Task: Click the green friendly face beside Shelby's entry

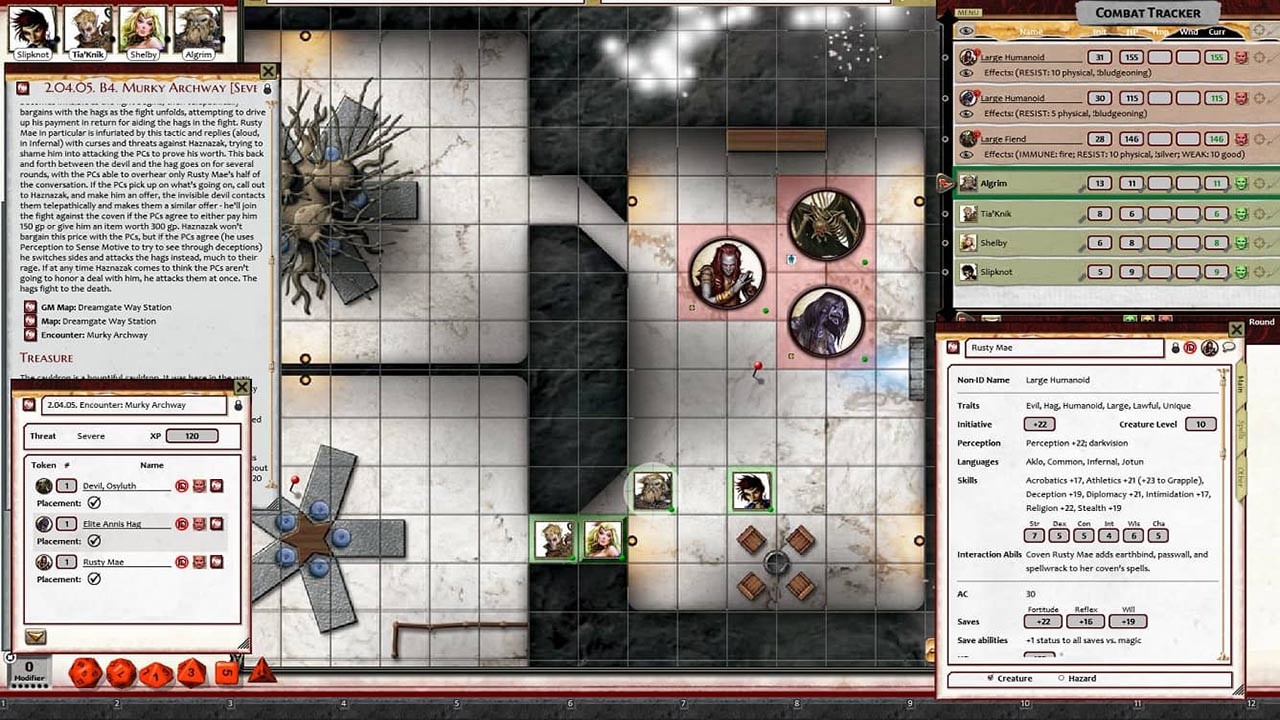Action: click(1239, 242)
